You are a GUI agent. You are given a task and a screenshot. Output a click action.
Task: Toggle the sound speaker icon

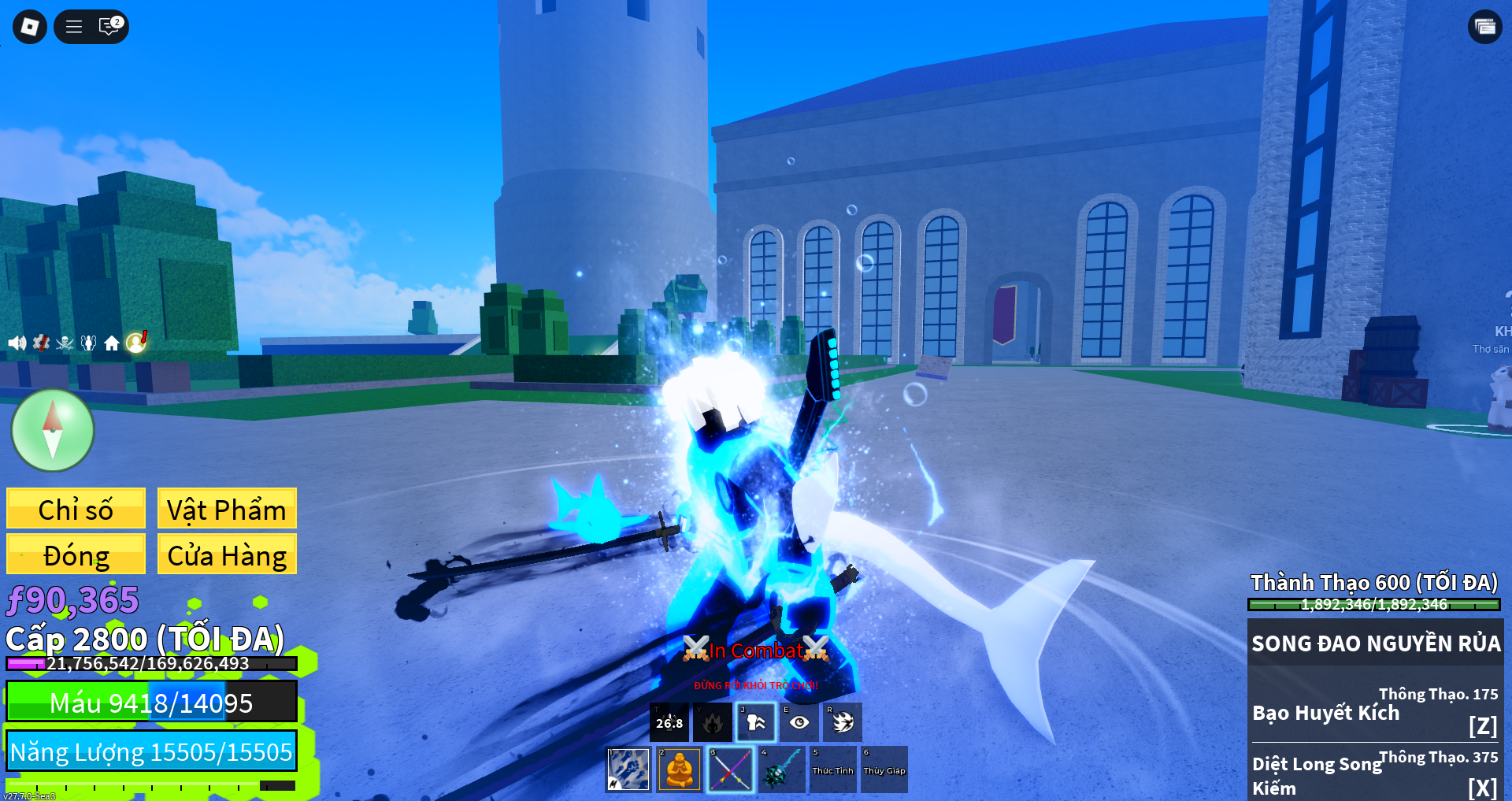click(x=17, y=343)
